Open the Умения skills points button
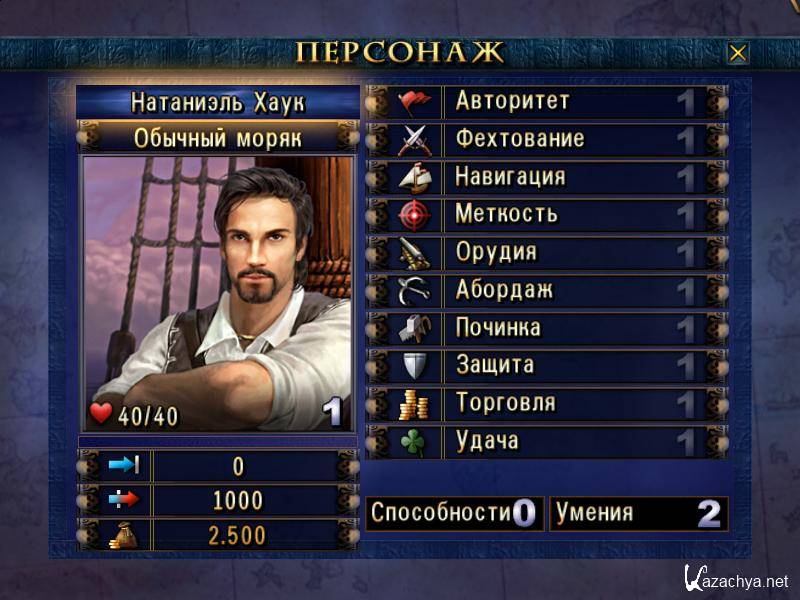Image resolution: width=800 pixels, height=600 pixels. tap(638, 514)
